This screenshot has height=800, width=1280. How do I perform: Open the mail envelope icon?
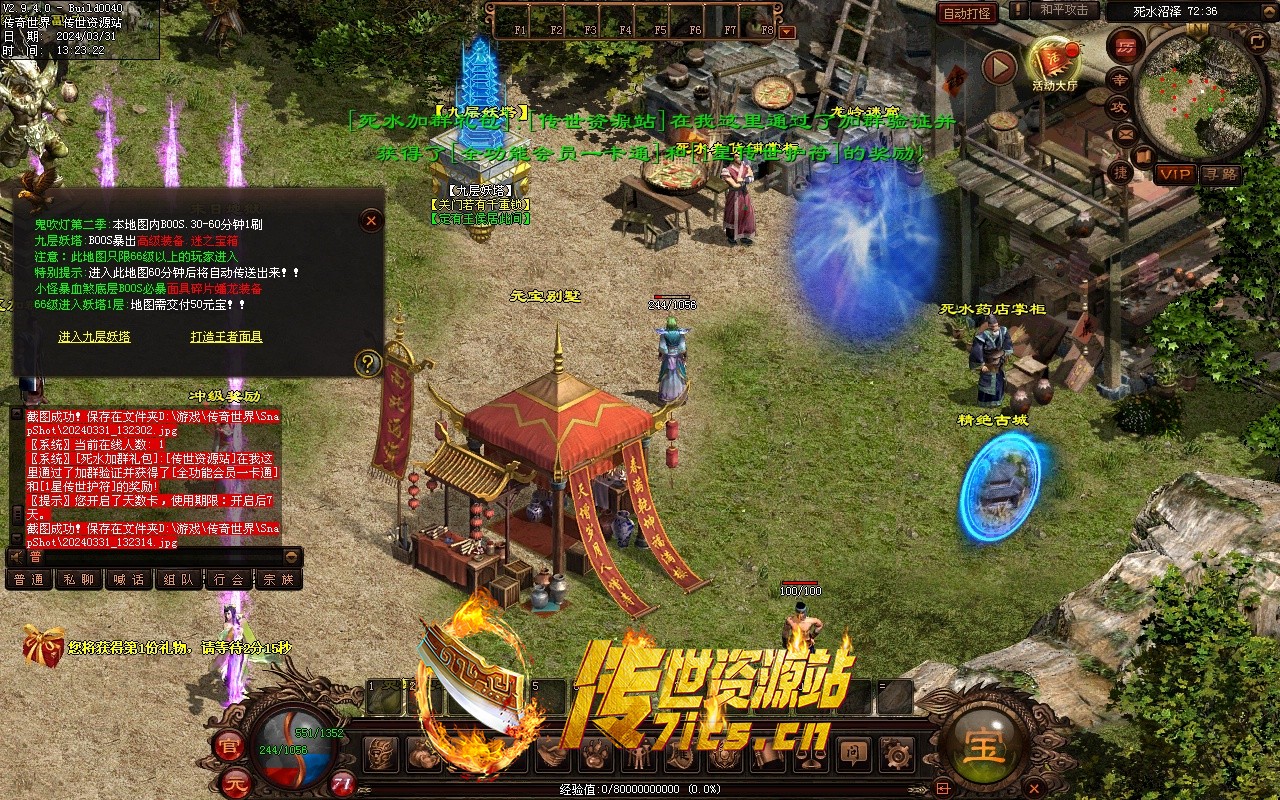point(1126,133)
